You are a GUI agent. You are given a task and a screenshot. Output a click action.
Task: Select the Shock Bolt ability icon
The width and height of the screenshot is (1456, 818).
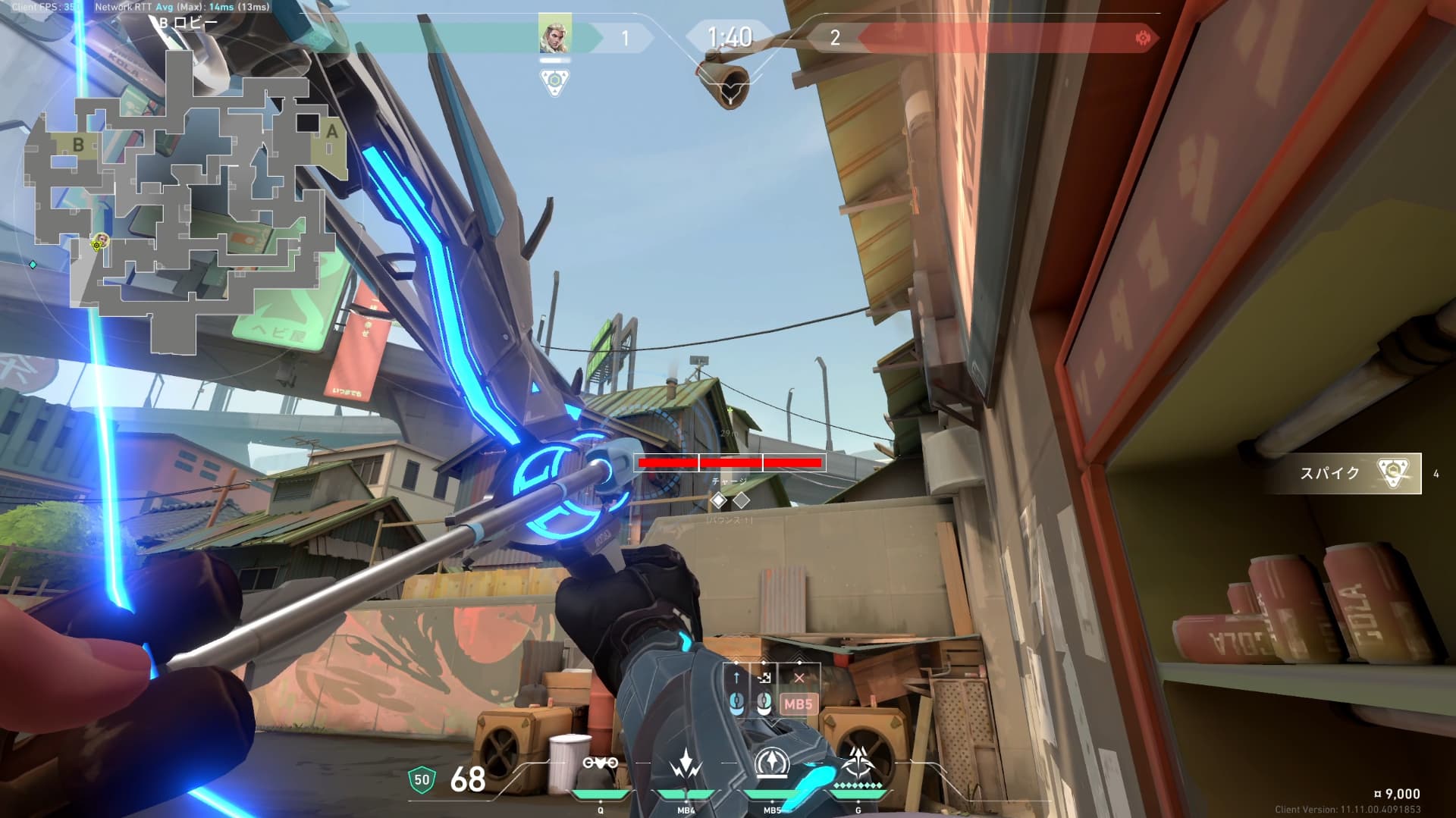(686, 766)
